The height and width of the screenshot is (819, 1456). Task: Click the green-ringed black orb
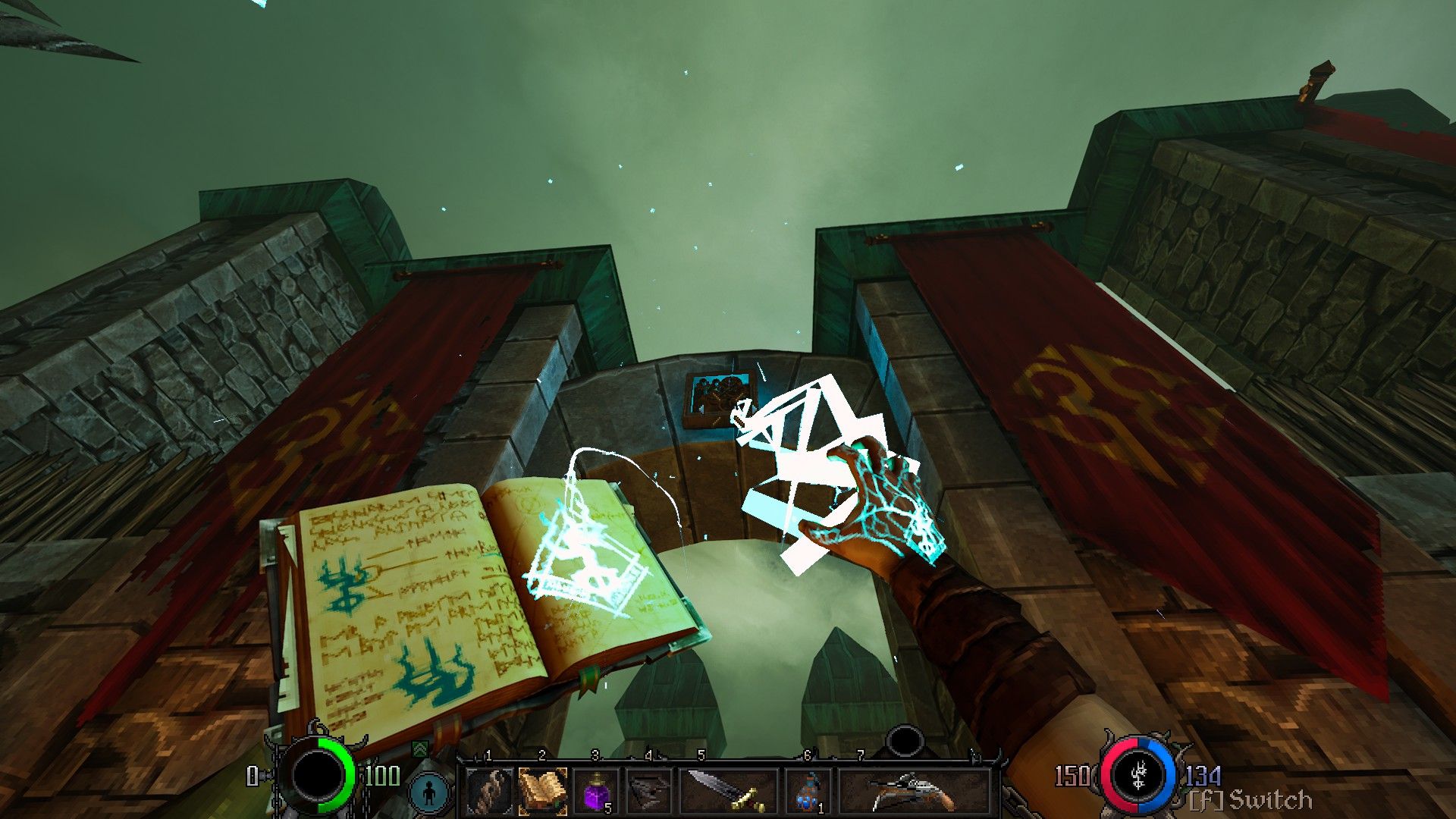318,777
